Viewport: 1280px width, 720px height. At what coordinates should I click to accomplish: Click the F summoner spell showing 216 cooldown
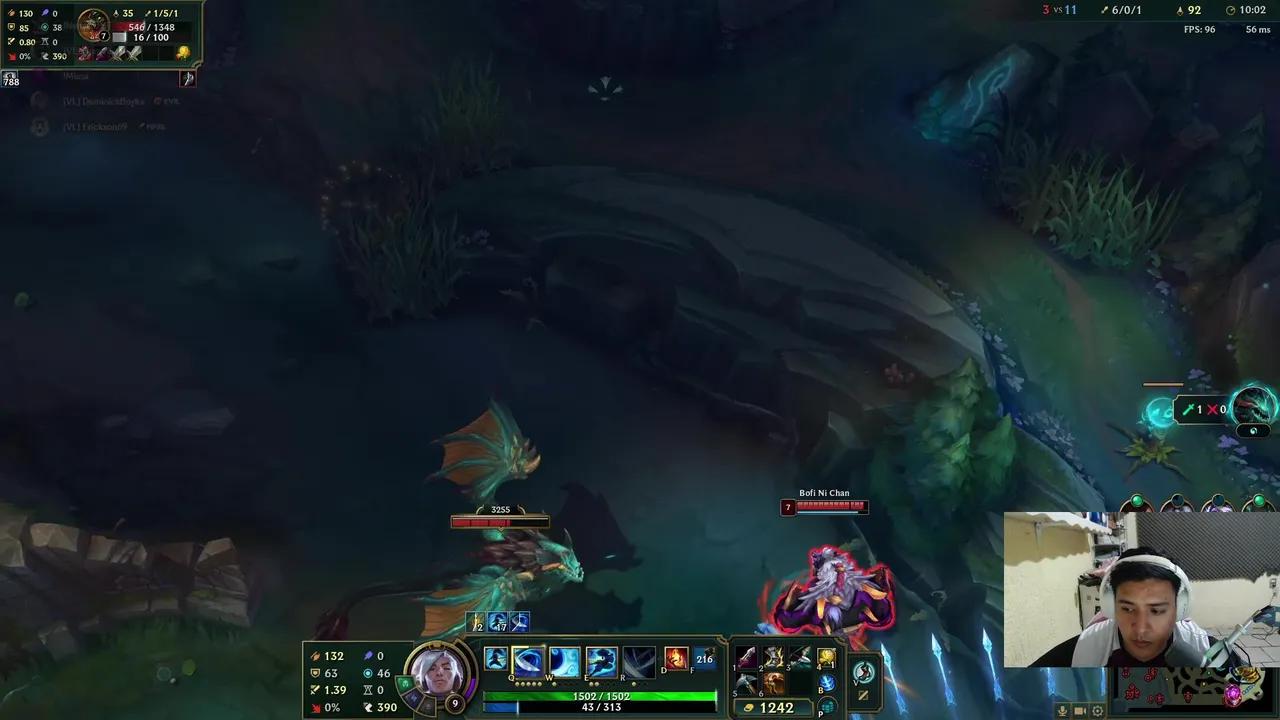coord(705,659)
